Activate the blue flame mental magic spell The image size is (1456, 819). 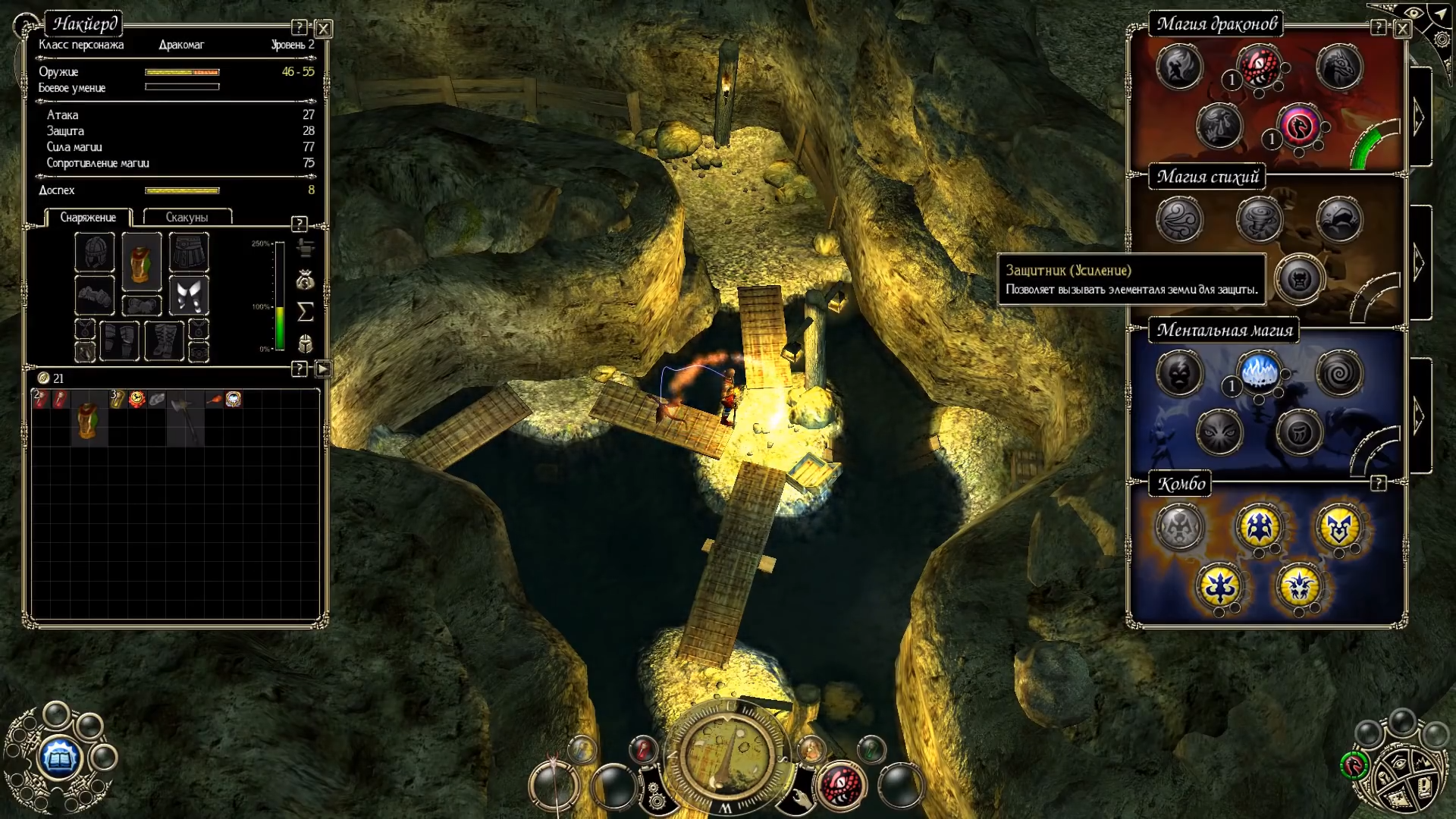(1259, 372)
